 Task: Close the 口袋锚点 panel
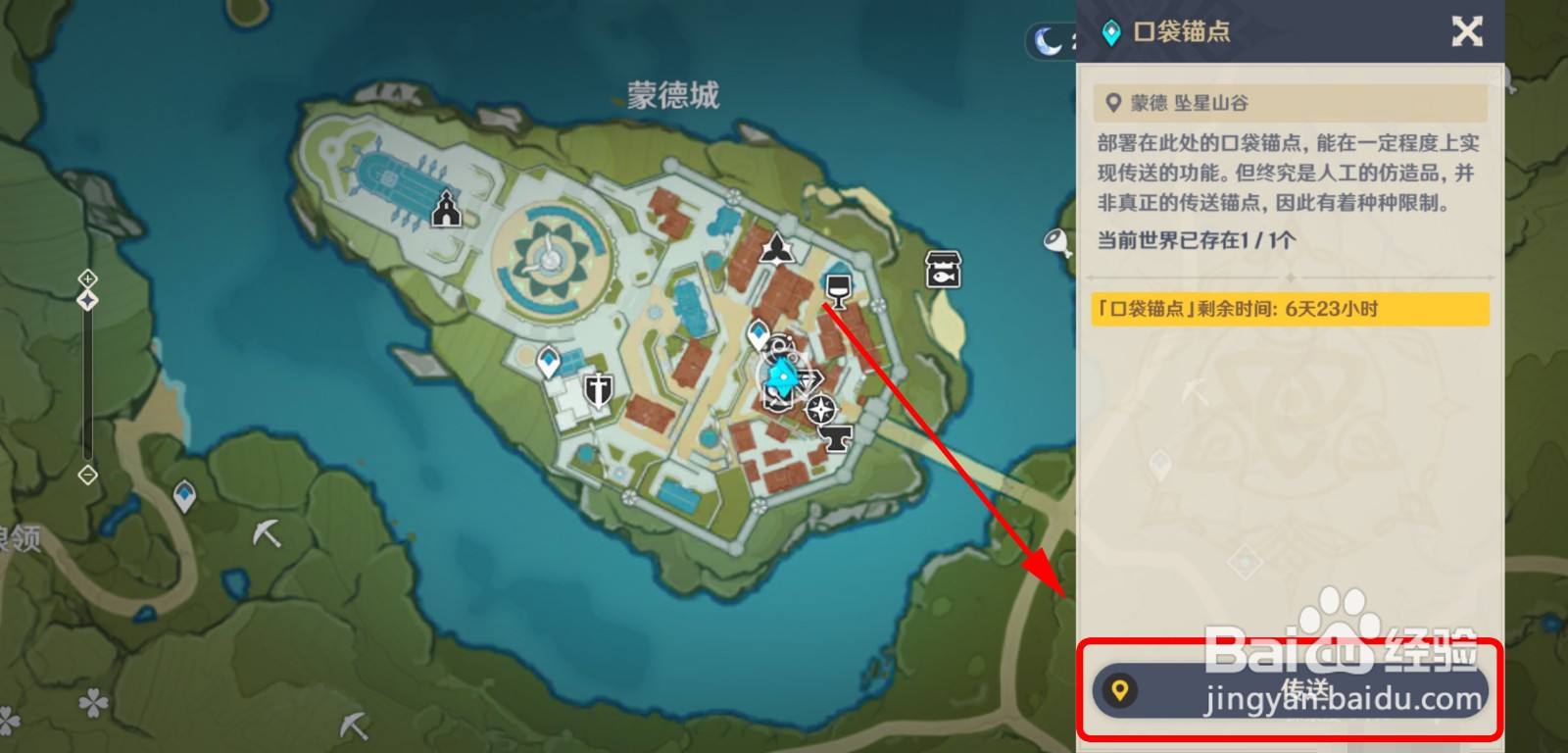(x=1467, y=31)
